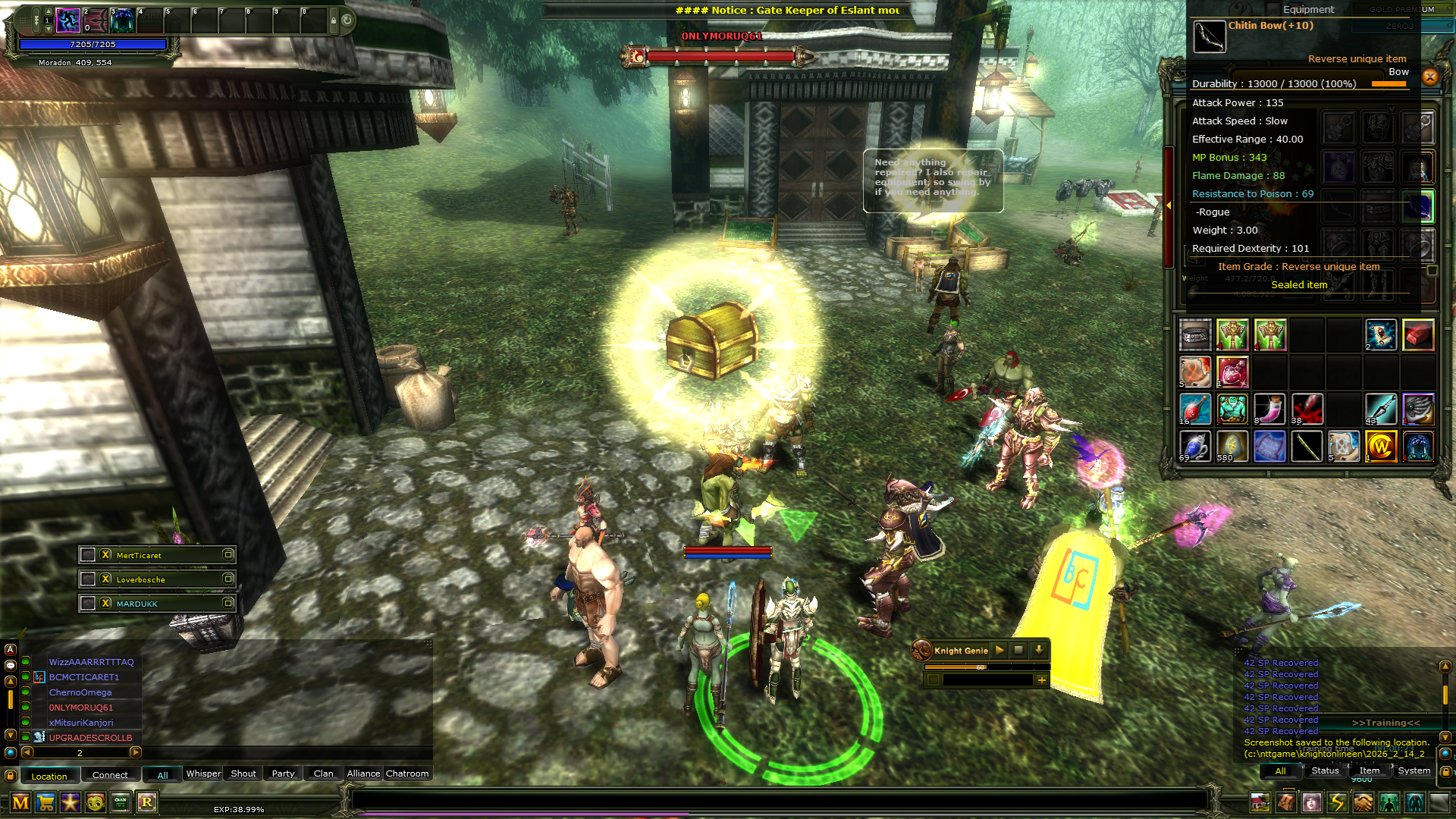Switch chat to the Whisper tab
Viewport: 1456px width, 819px height.
203,773
